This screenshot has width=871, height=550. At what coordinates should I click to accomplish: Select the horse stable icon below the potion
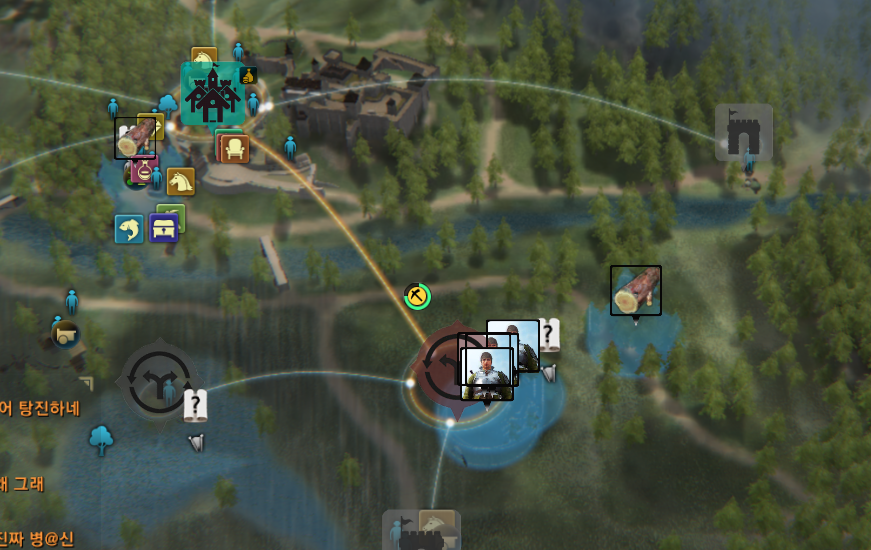pyautogui.click(x=181, y=181)
